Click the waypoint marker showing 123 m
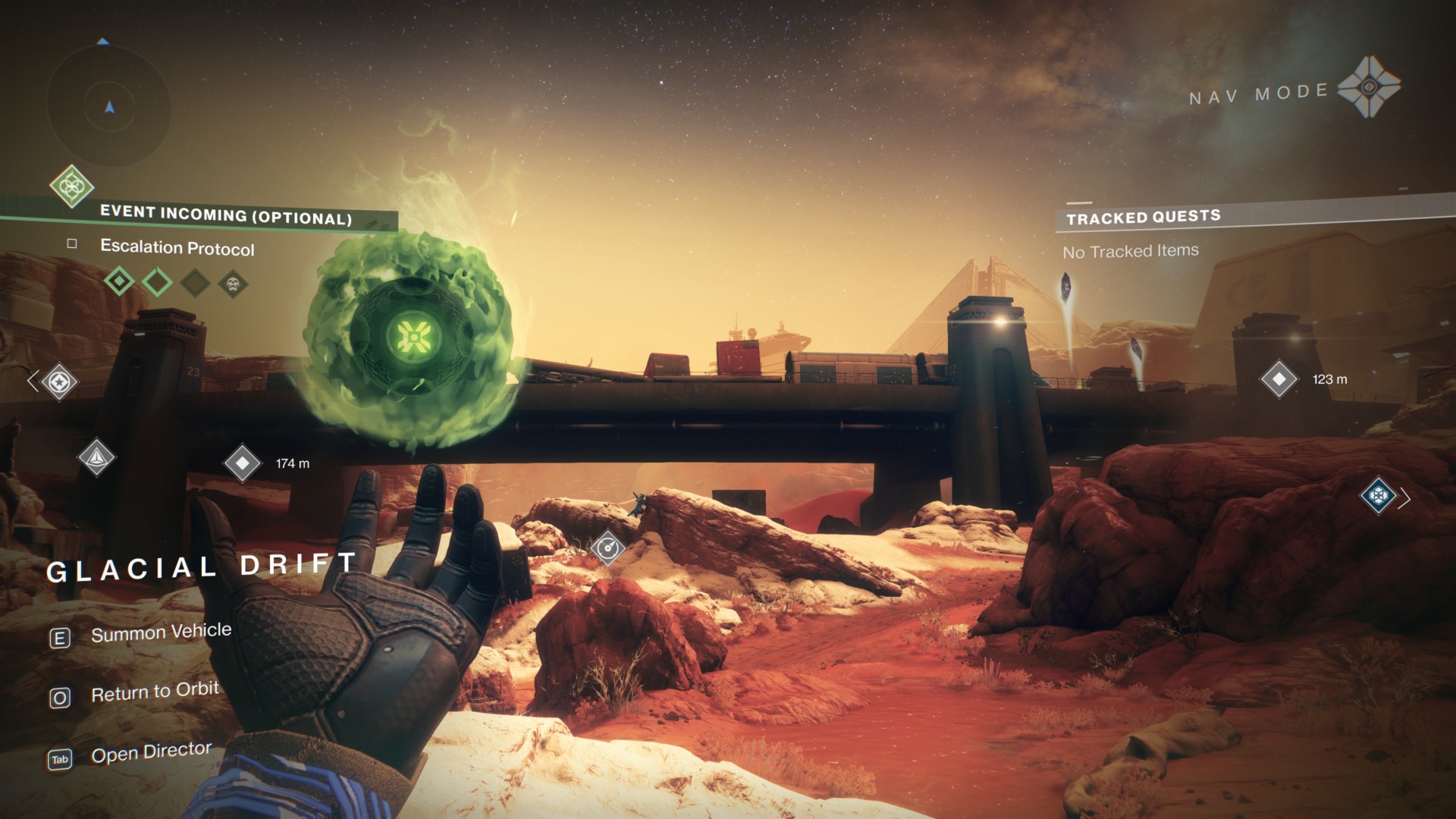 click(1279, 379)
